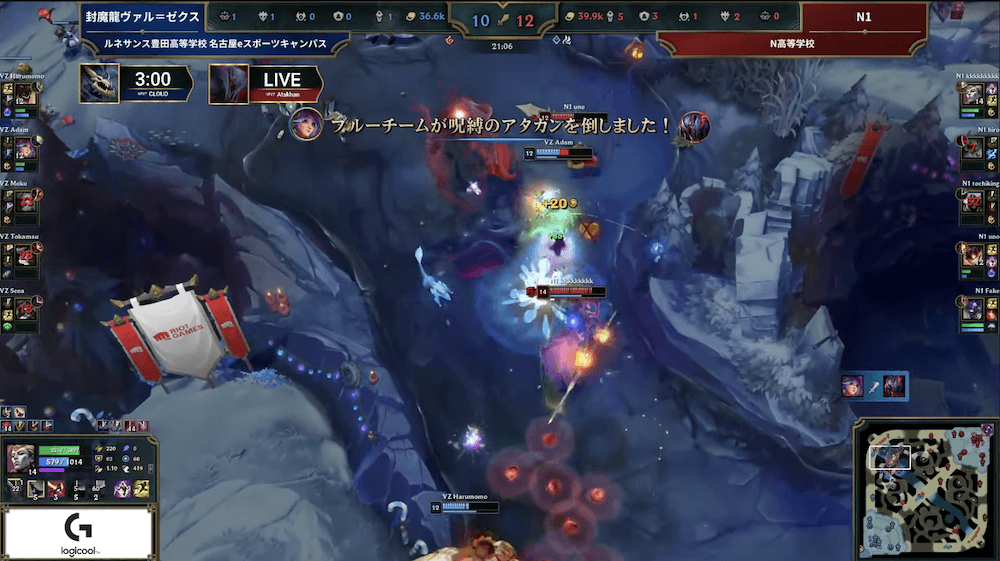Click the red ability icon showing 3
The height and width of the screenshot is (561, 1000).
57,489
